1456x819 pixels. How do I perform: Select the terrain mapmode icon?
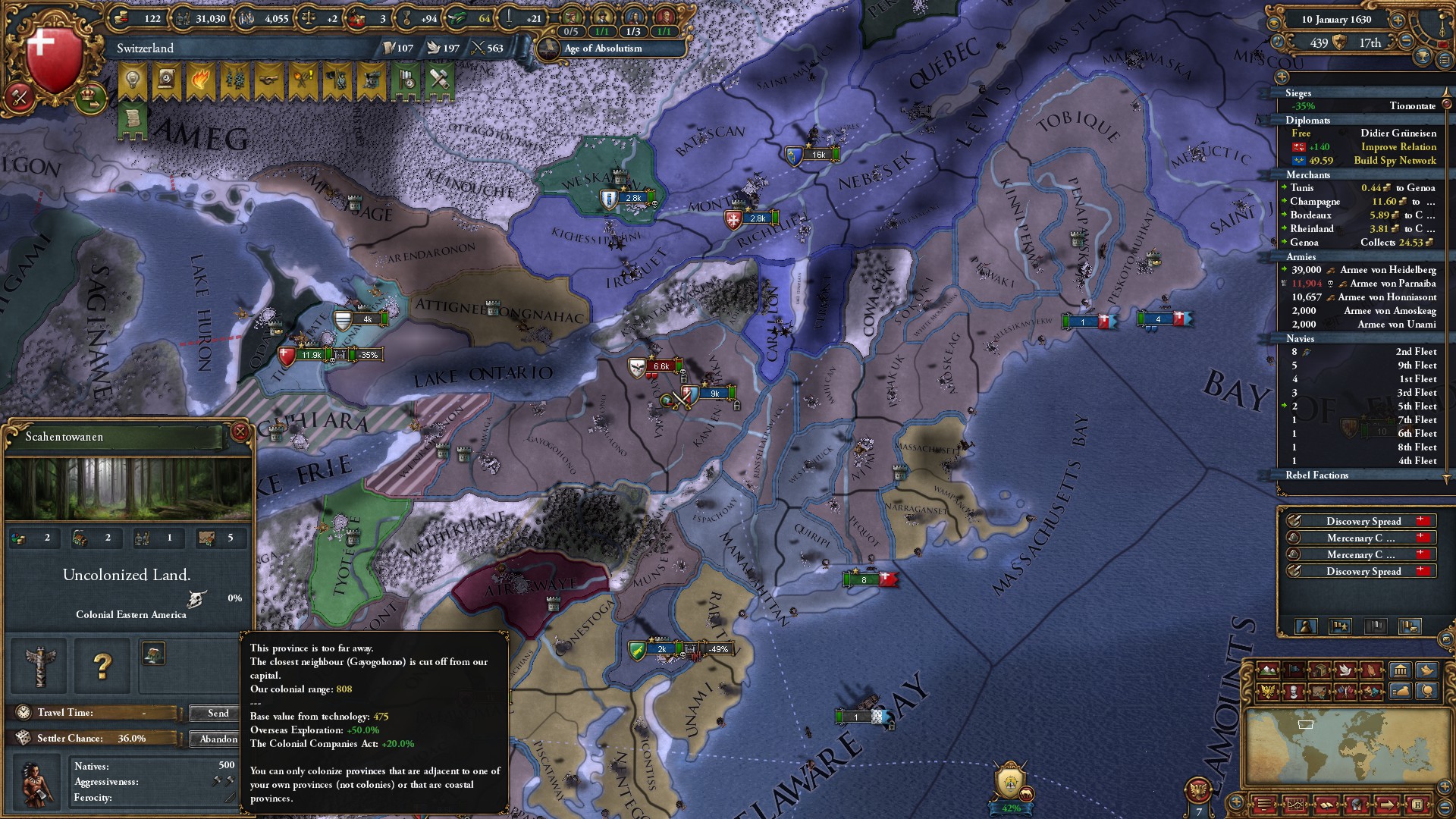[1268, 670]
